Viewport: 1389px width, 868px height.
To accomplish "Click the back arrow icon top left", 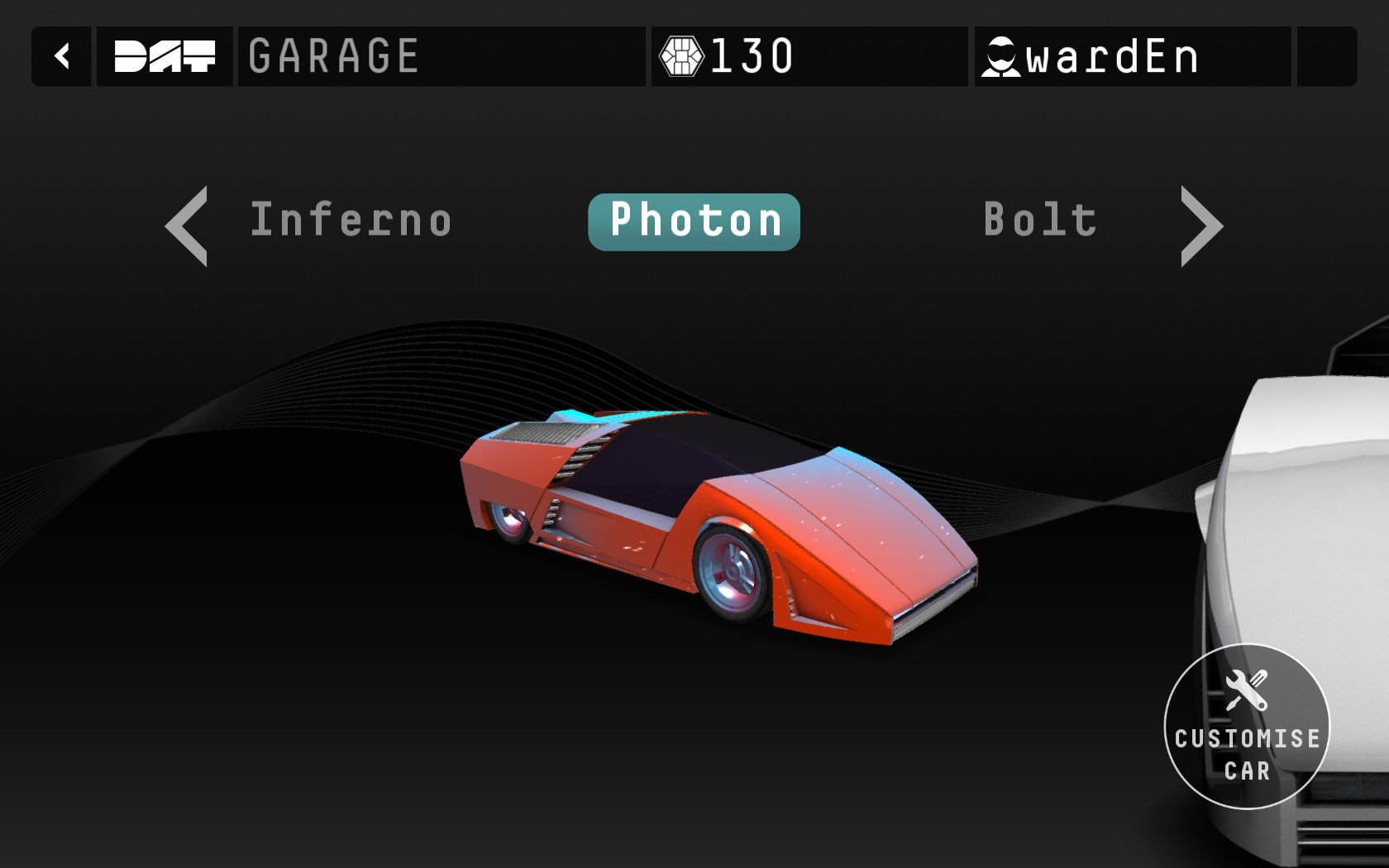I will [x=60, y=55].
